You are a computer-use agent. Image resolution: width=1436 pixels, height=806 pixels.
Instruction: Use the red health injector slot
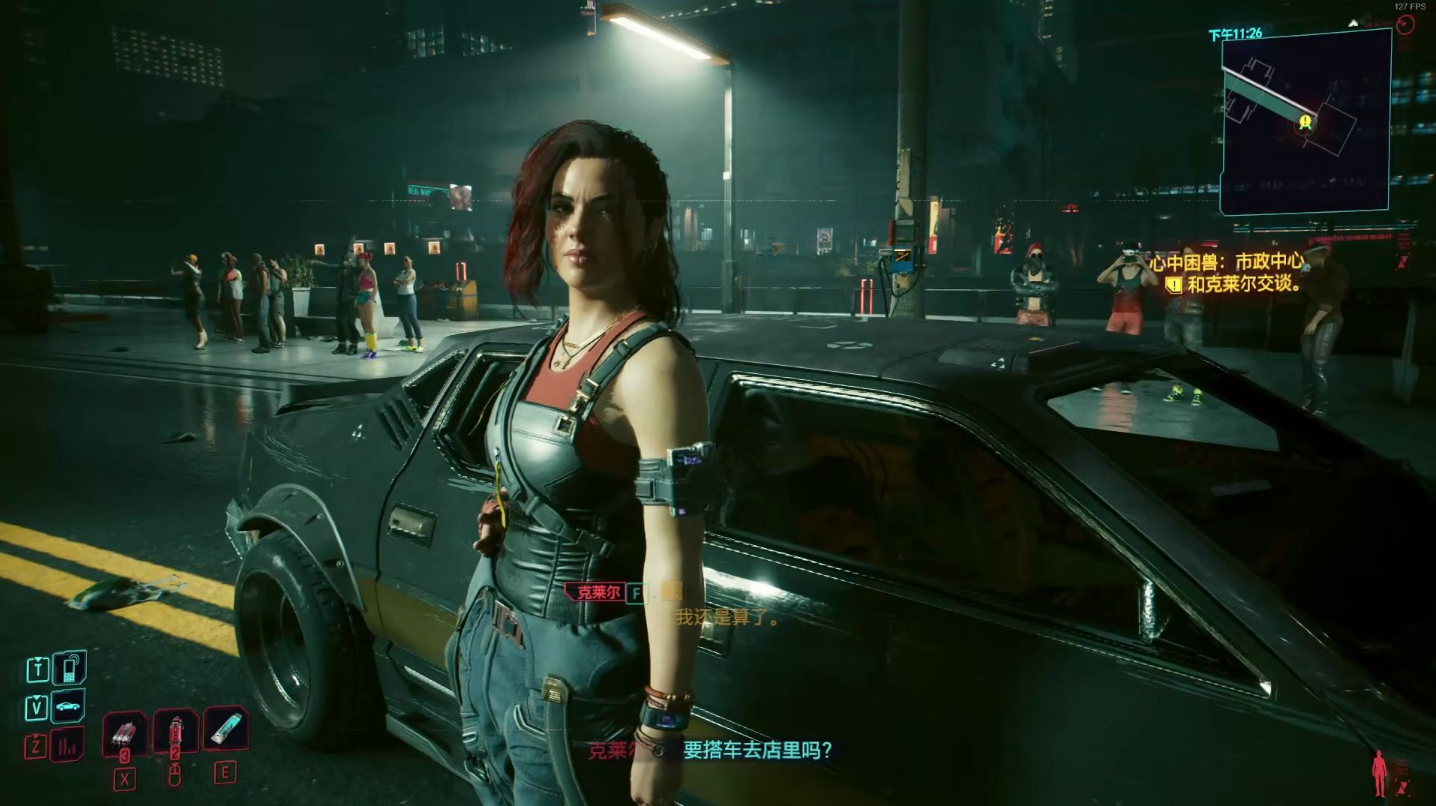coord(175,731)
